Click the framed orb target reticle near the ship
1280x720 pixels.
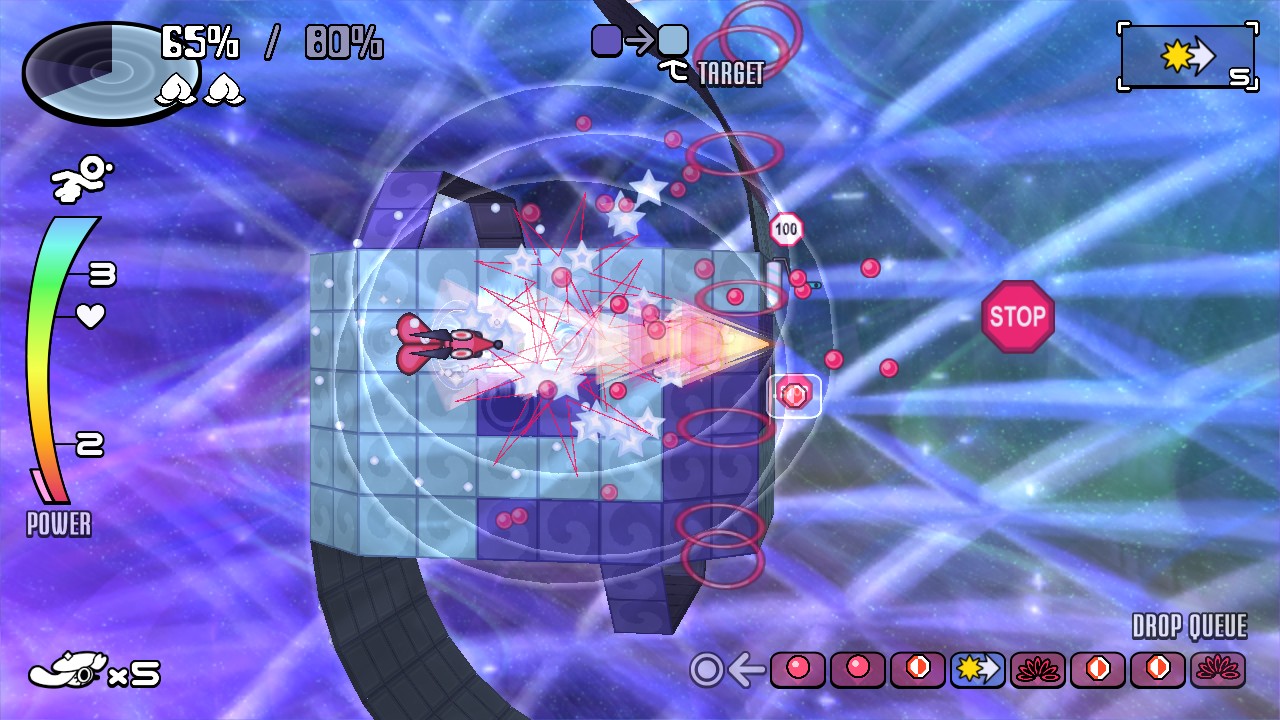point(793,395)
